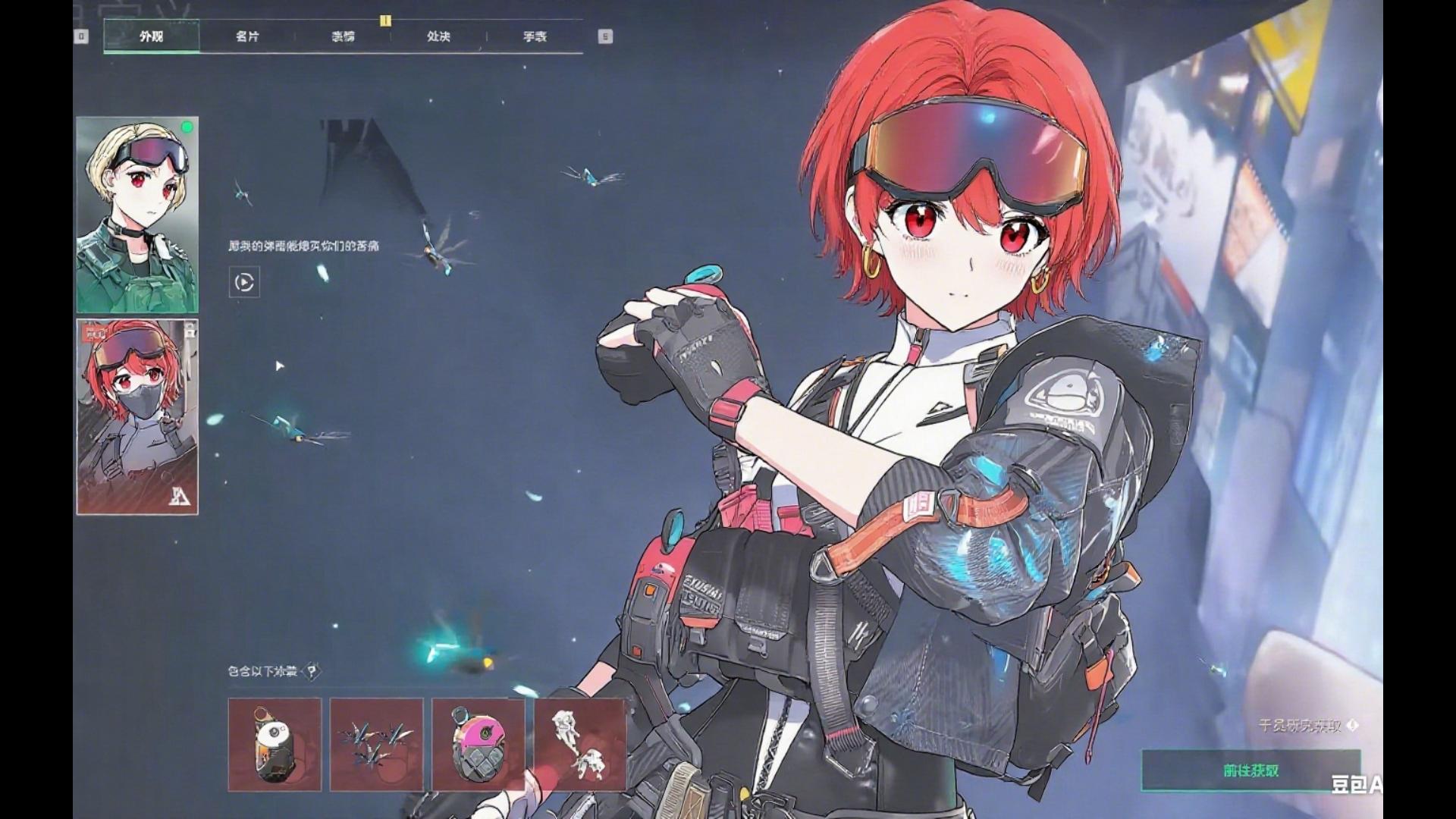The image size is (1456, 819).
Task: Play the skin voice line preview
Action: 244,283
